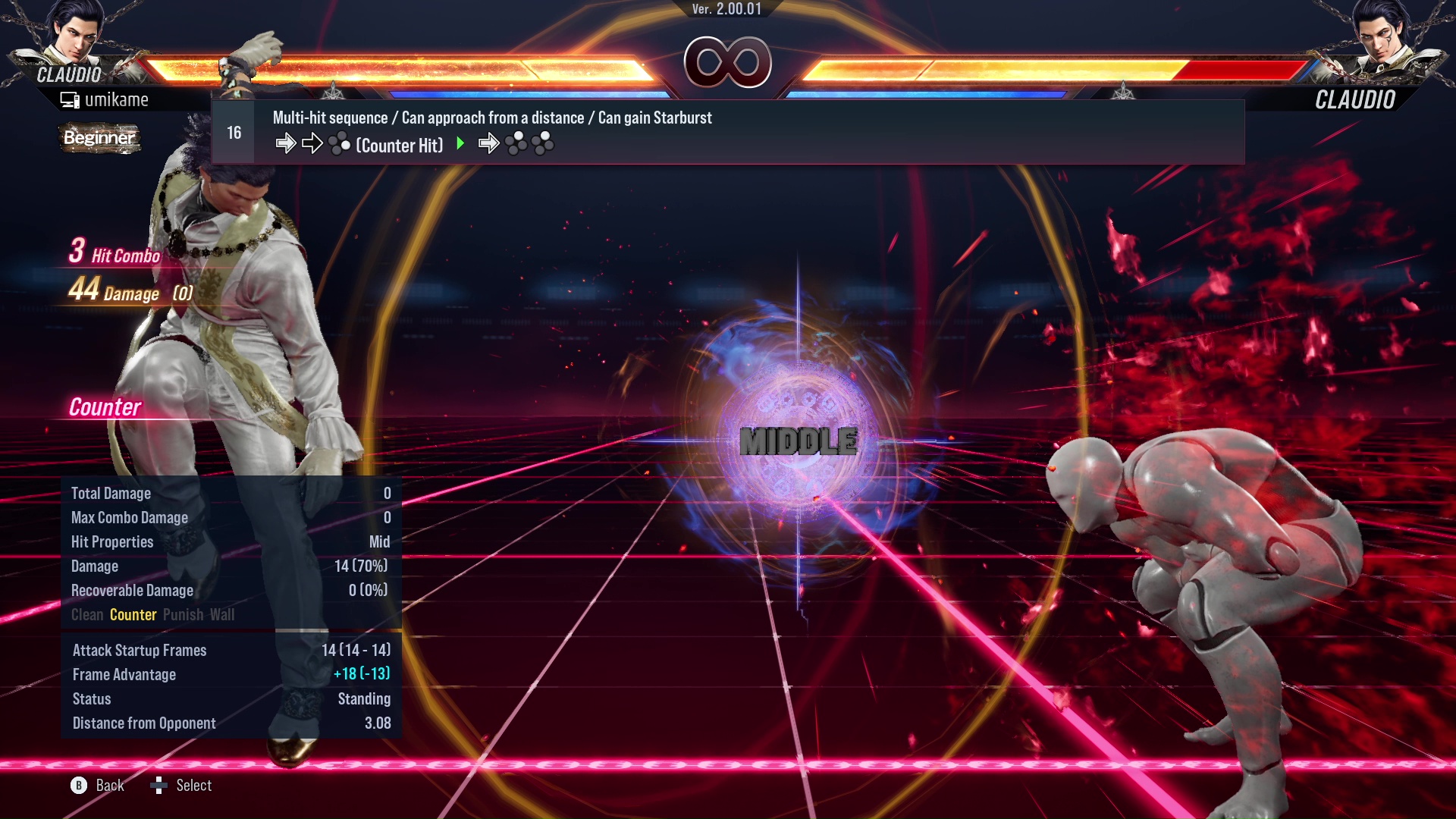
Task: Click the umikame player name
Action: [x=118, y=99]
